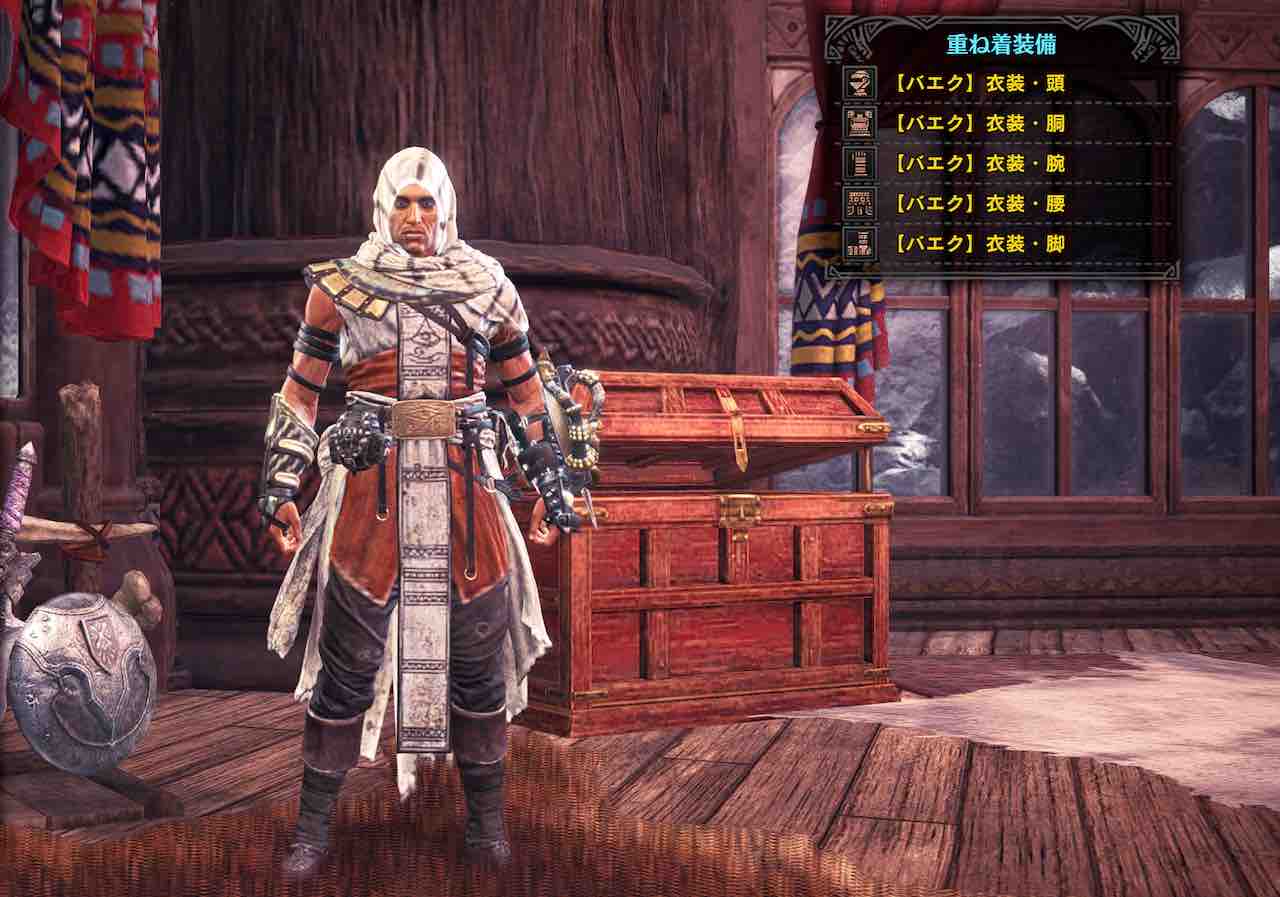Select the 【バエク】衣装・頭 entry
Viewport: 1280px width, 897px height.
click(x=978, y=83)
